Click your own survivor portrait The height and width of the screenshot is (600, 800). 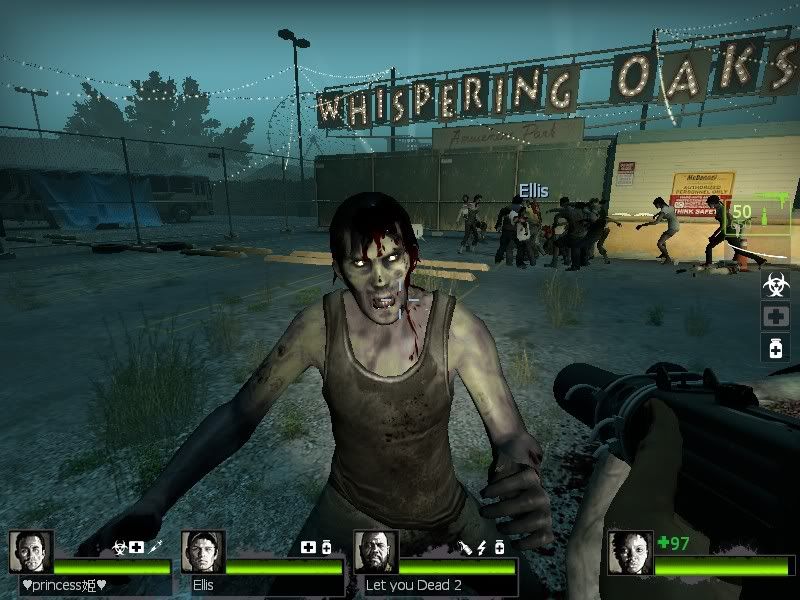(629, 552)
